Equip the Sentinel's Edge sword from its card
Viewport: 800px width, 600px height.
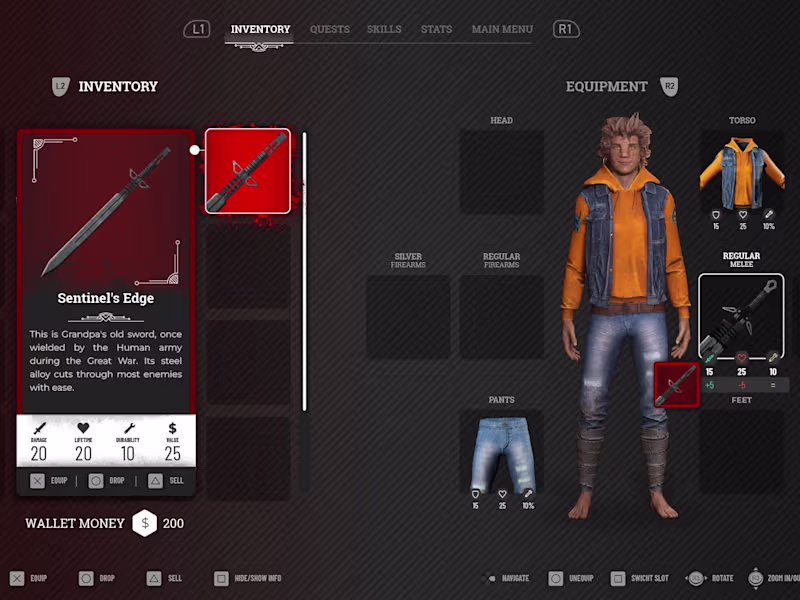[x=50, y=481]
